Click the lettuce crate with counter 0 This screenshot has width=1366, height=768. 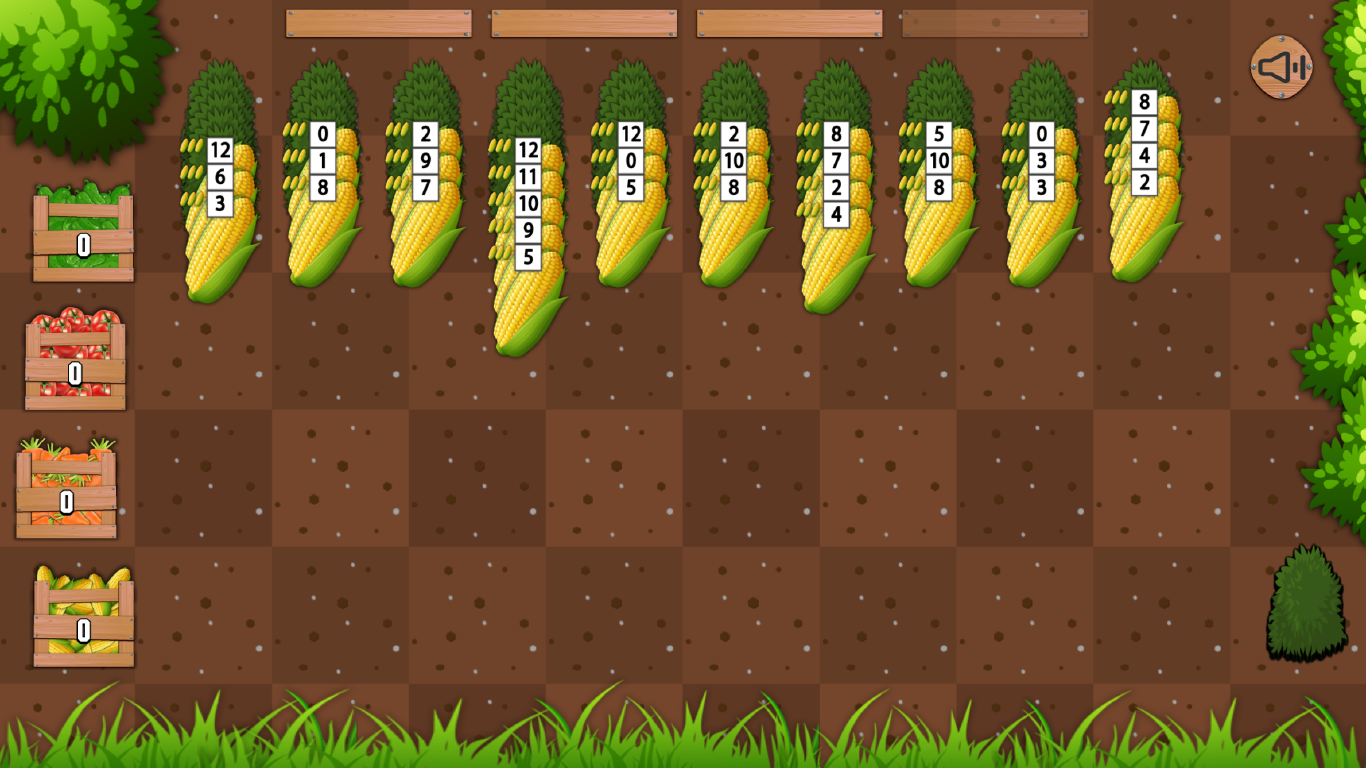(x=83, y=240)
